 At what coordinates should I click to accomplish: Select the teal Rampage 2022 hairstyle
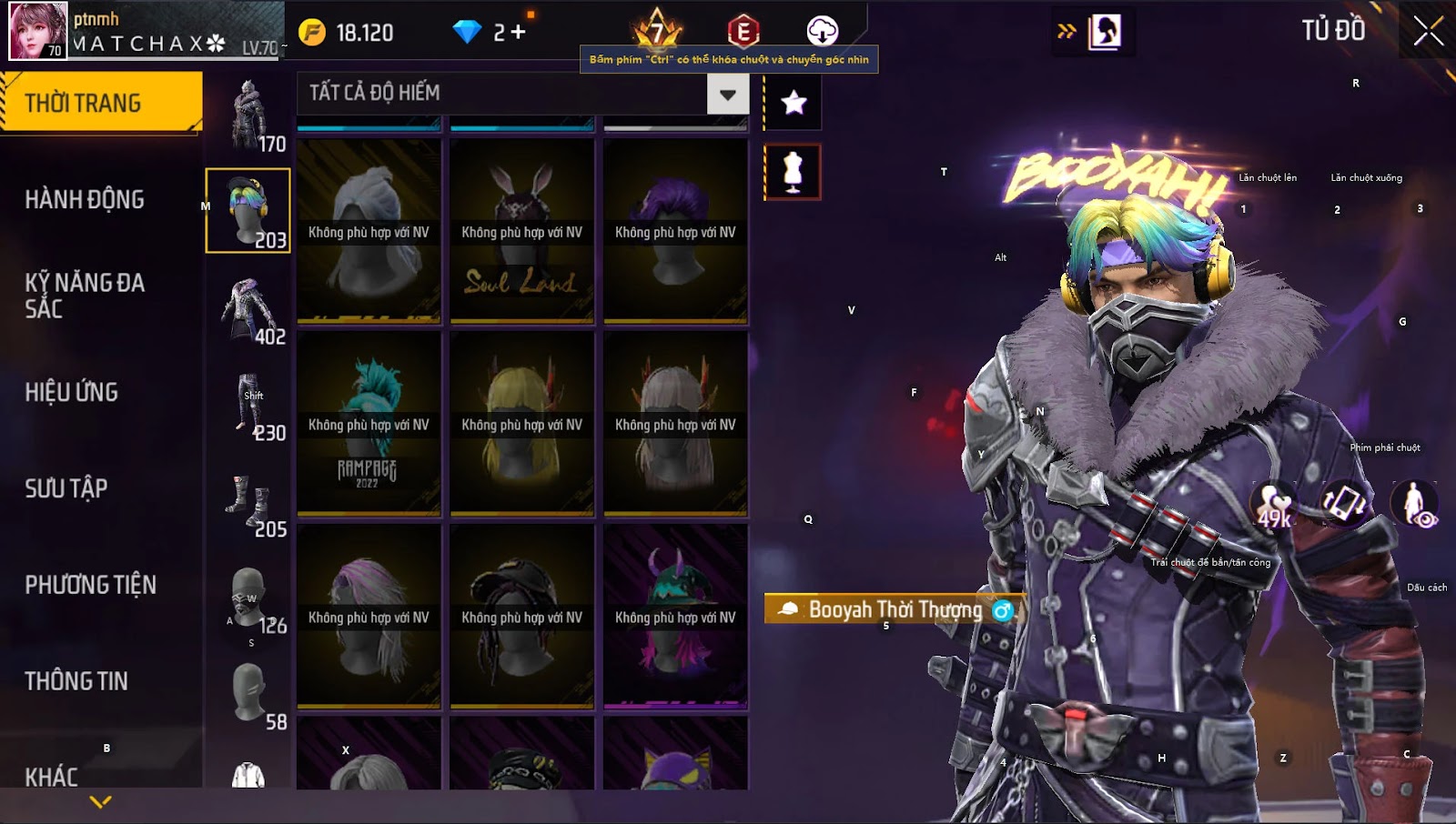tap(369, 424)
